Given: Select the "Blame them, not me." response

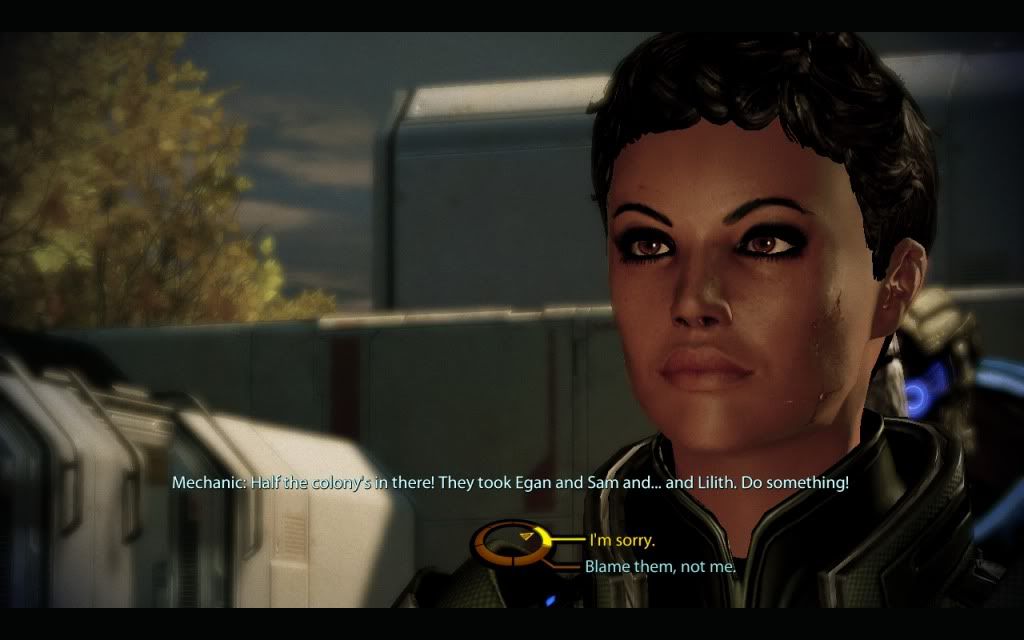Looking at the screenshot, I should [x=660, y=567].
